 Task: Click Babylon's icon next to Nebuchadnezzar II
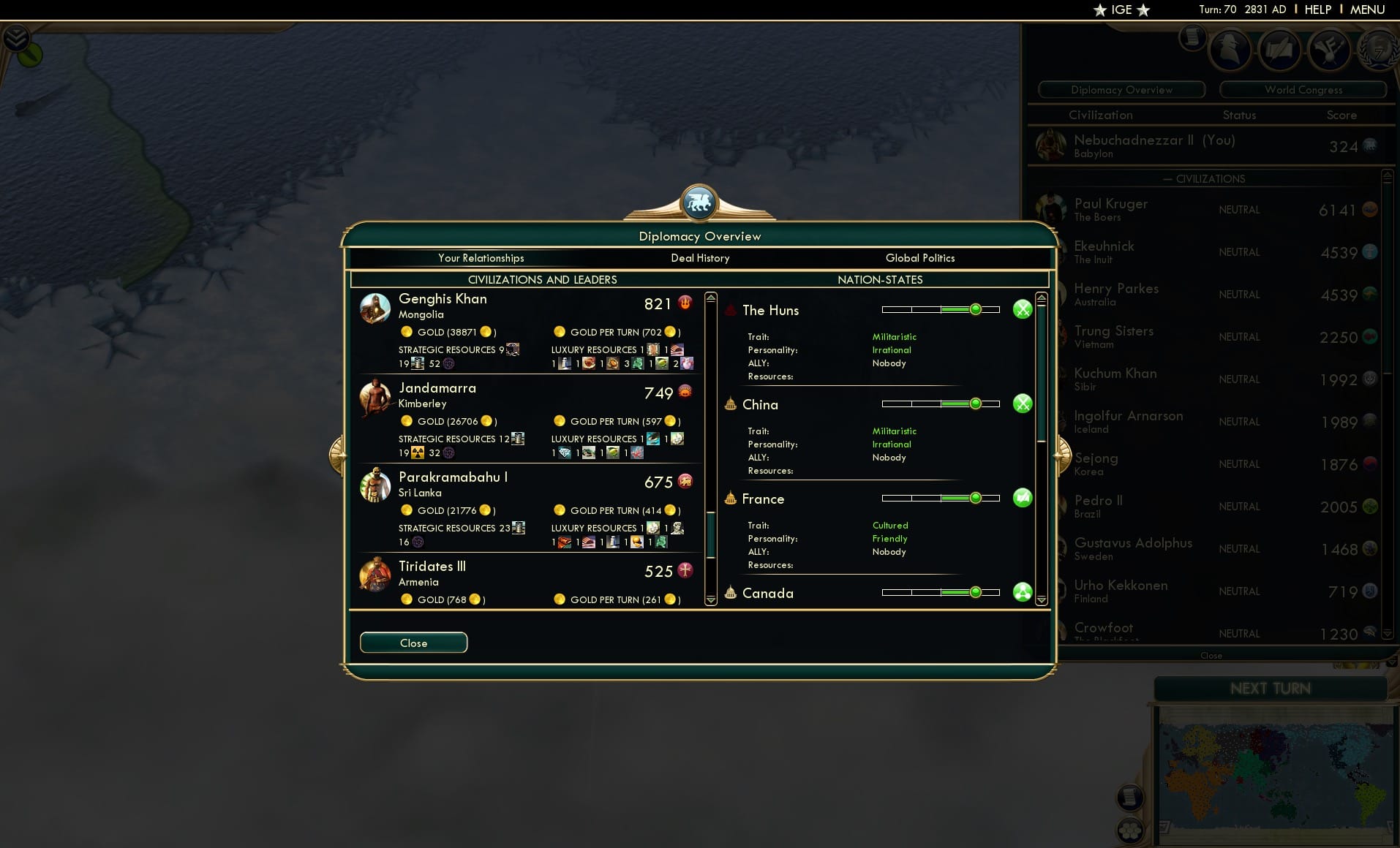(1051, 145)
